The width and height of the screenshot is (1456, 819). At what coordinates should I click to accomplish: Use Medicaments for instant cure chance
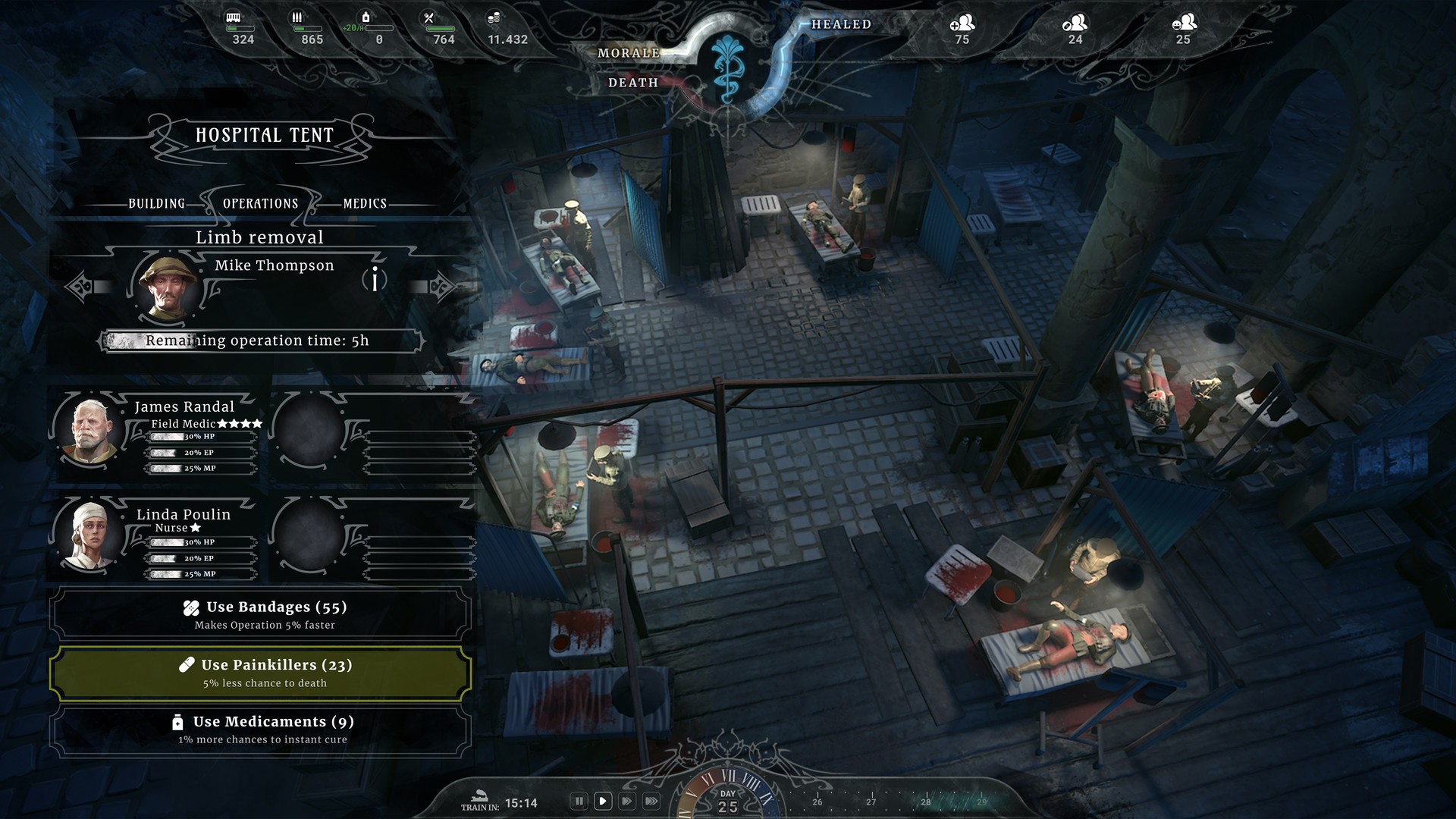click(261, 730)
